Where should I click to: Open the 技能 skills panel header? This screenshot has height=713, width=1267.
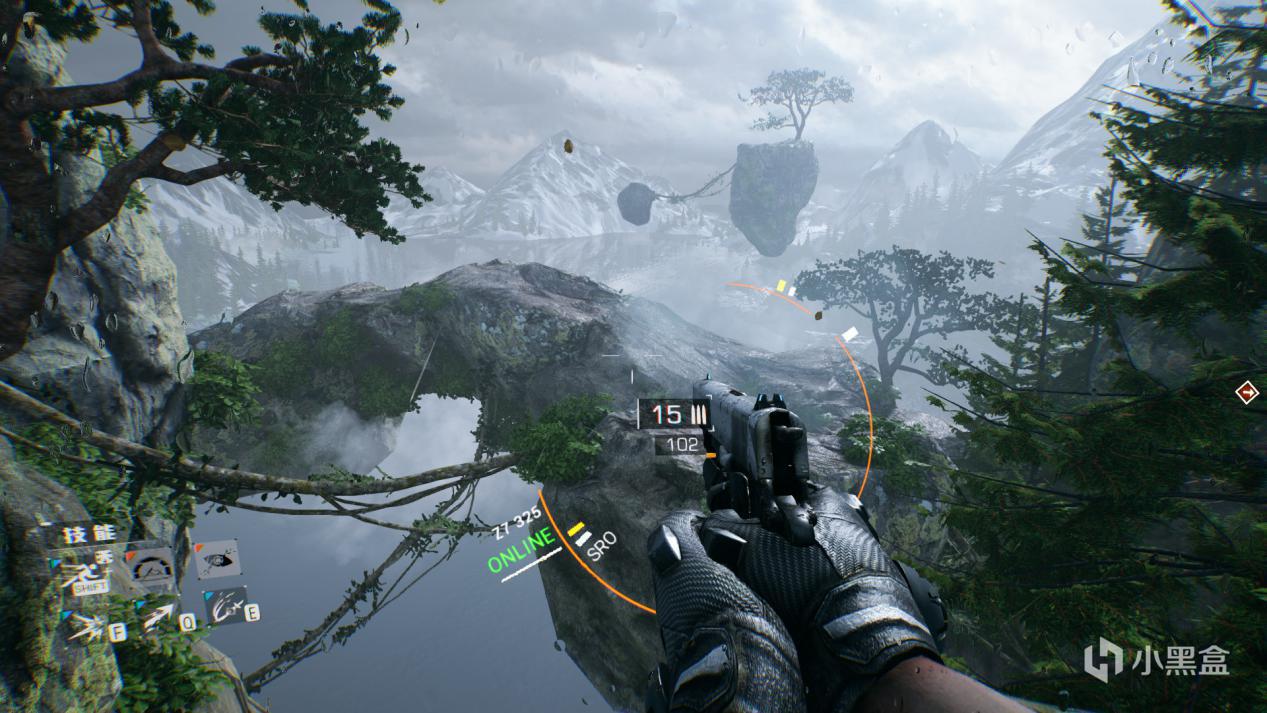(90, 533)
